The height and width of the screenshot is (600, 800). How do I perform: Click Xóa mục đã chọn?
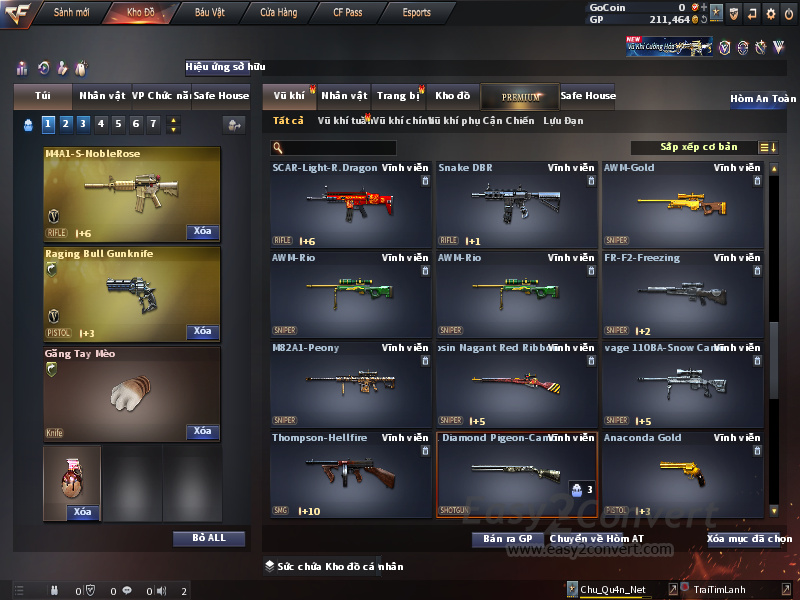pos(749,539)
